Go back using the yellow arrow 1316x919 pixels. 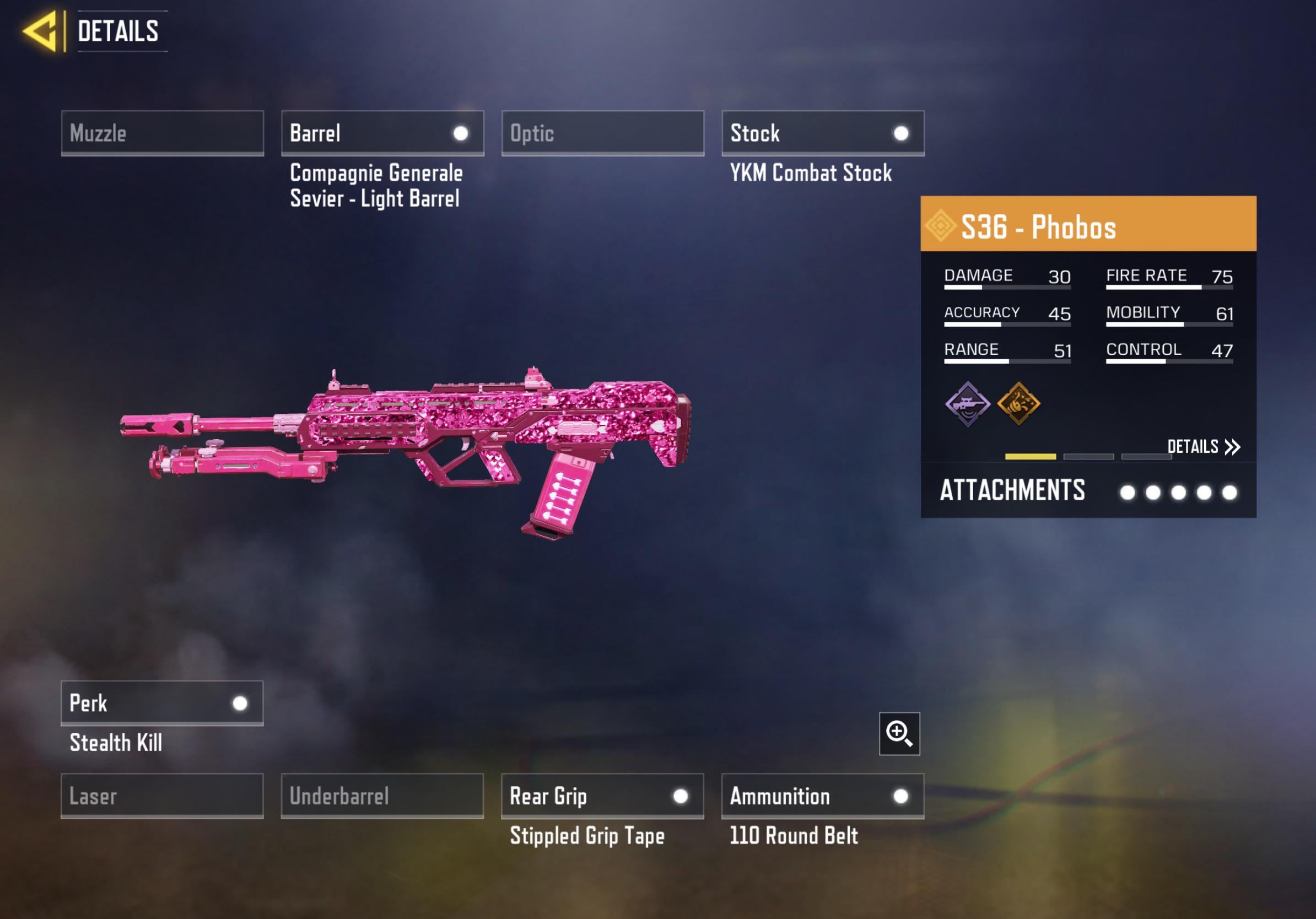[40, 31]
